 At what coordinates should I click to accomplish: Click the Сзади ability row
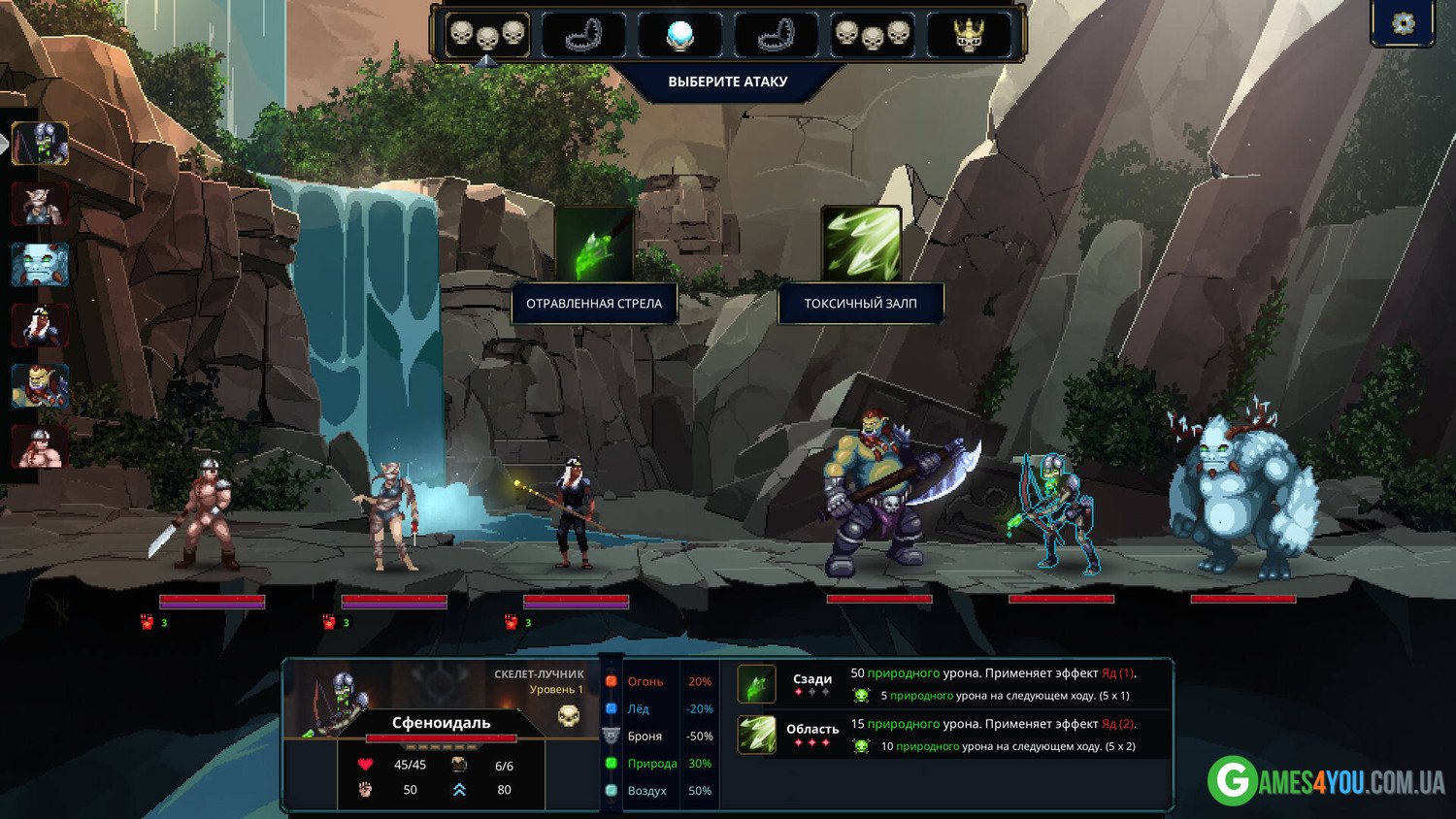click(x=951, y=683)
